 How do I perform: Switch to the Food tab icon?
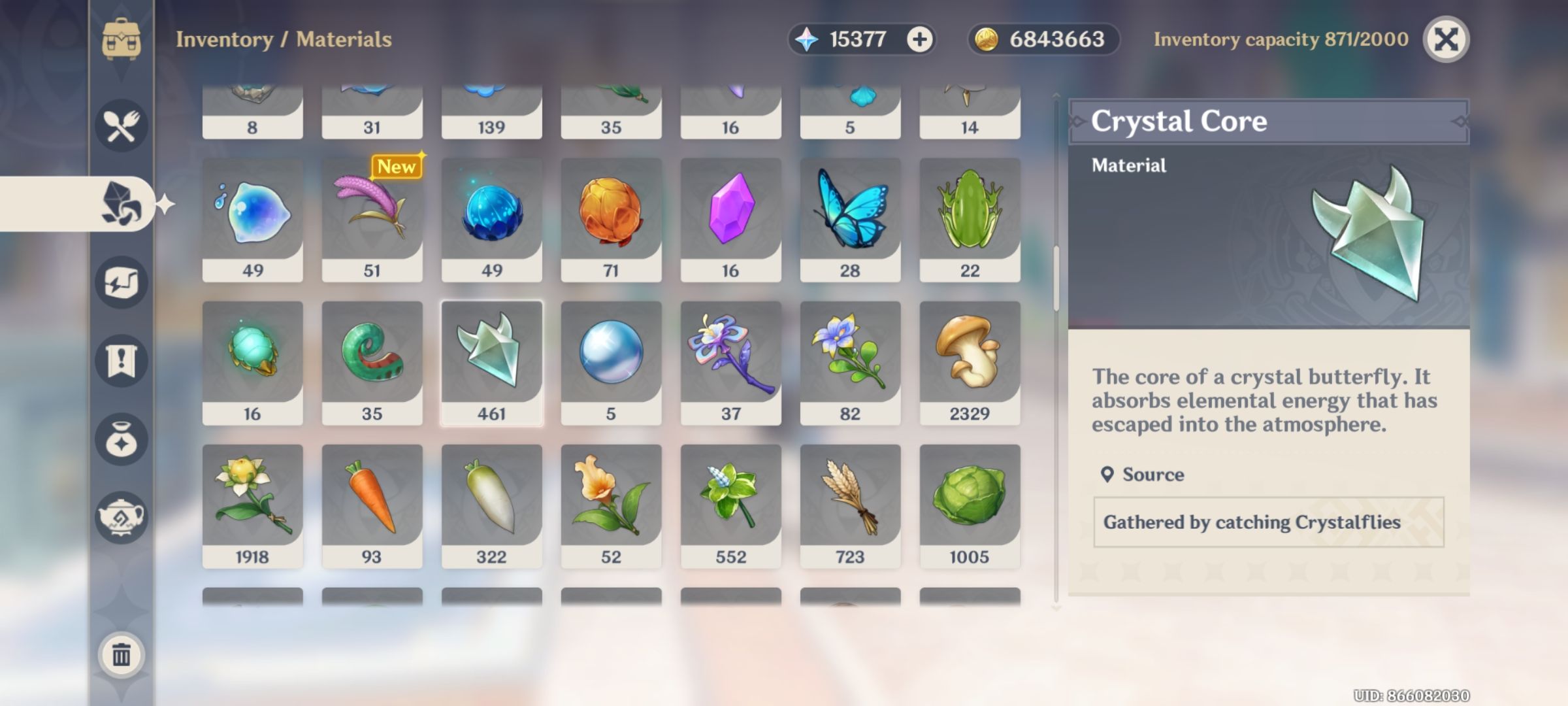(x=120, y=124)
